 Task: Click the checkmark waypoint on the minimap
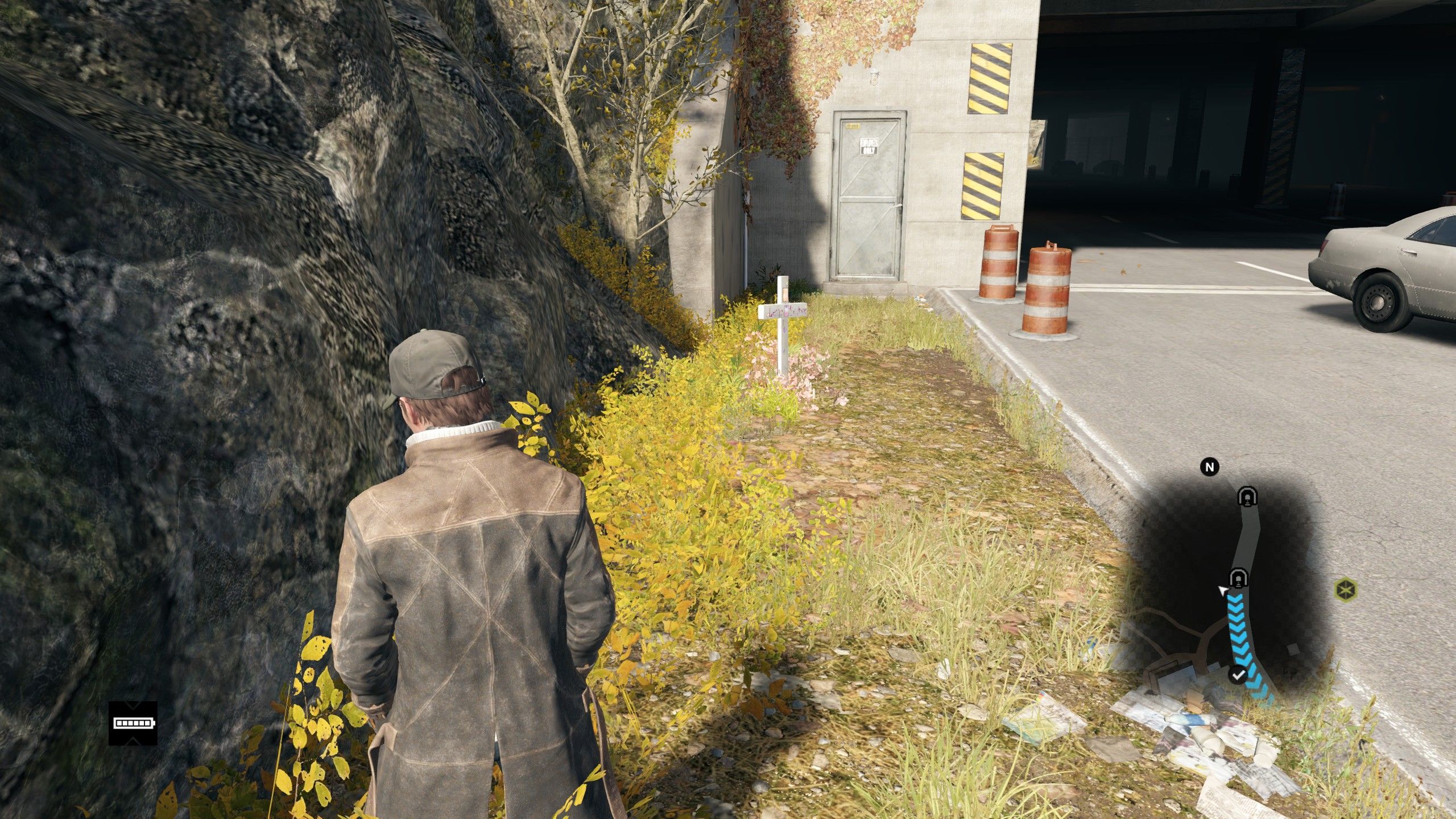1238,675
